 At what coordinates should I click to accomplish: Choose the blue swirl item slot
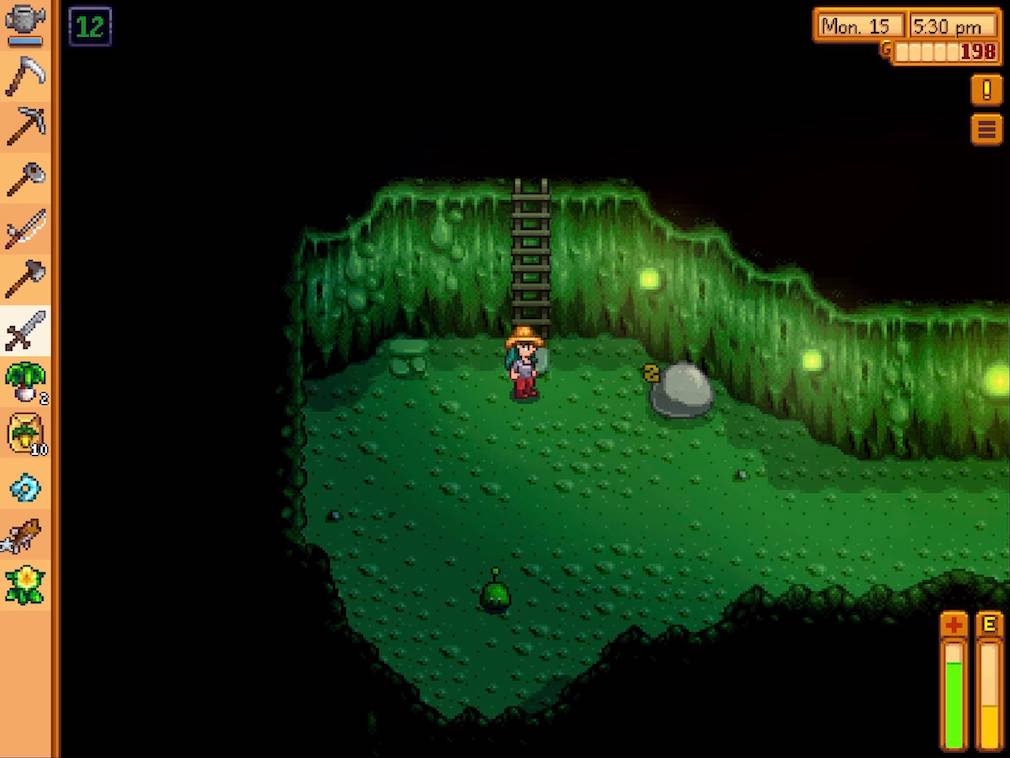tap(26, 486)
